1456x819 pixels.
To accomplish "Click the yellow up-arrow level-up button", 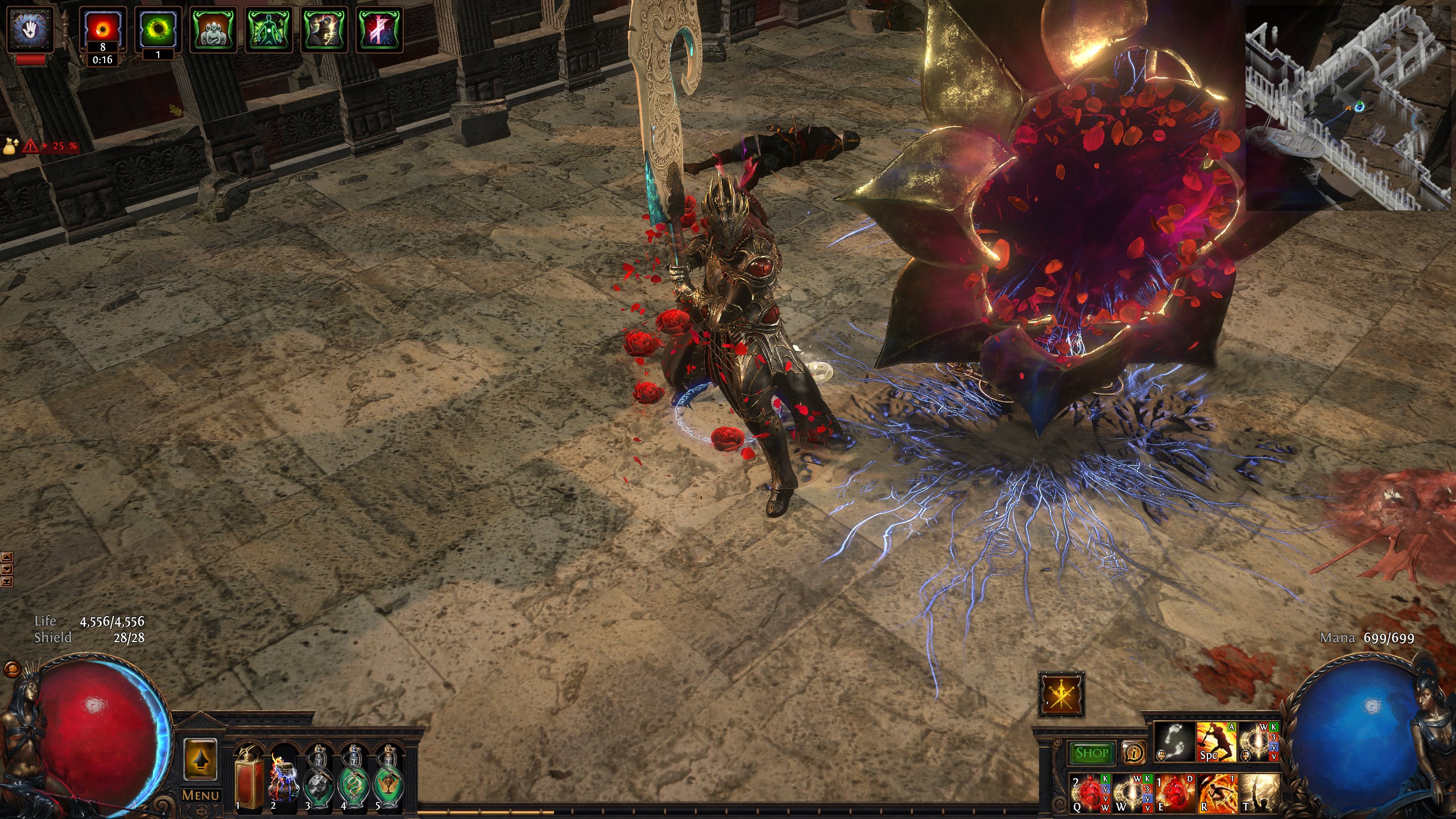I will [200, 759].
